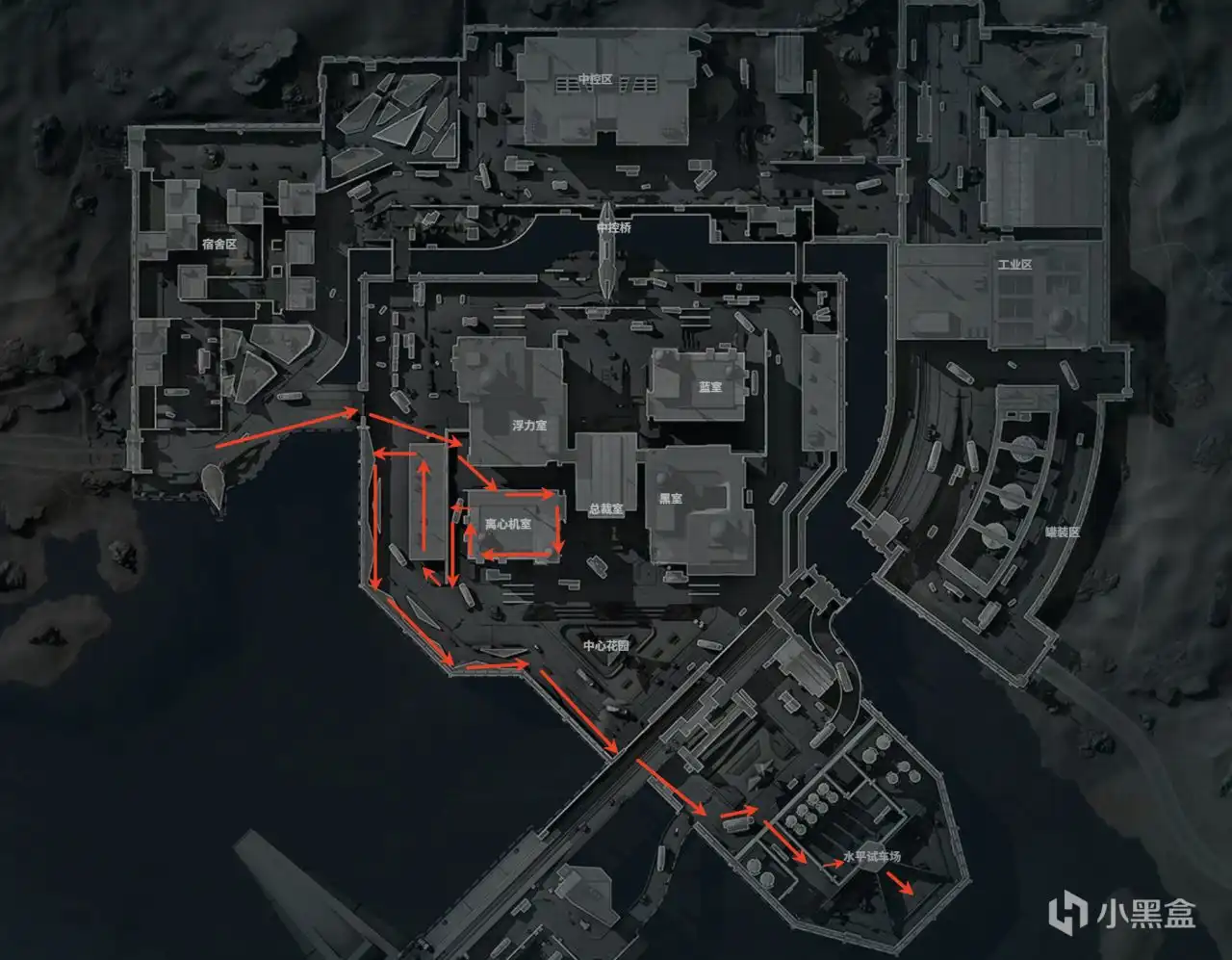This screenshot has height=960, width=1232.
Task: Select the 罐装区 area label
Action: tap(1063, 532)
